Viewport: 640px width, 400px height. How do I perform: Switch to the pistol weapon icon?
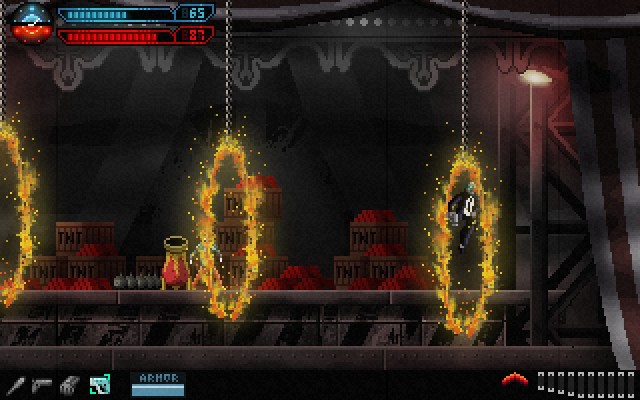[42, 383]
